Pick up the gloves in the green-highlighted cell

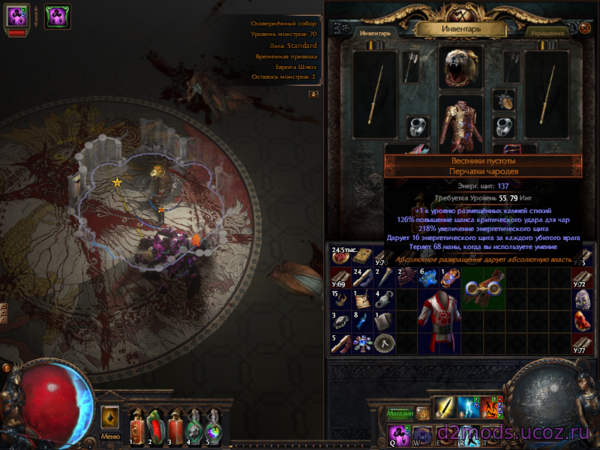click(482, 288)
